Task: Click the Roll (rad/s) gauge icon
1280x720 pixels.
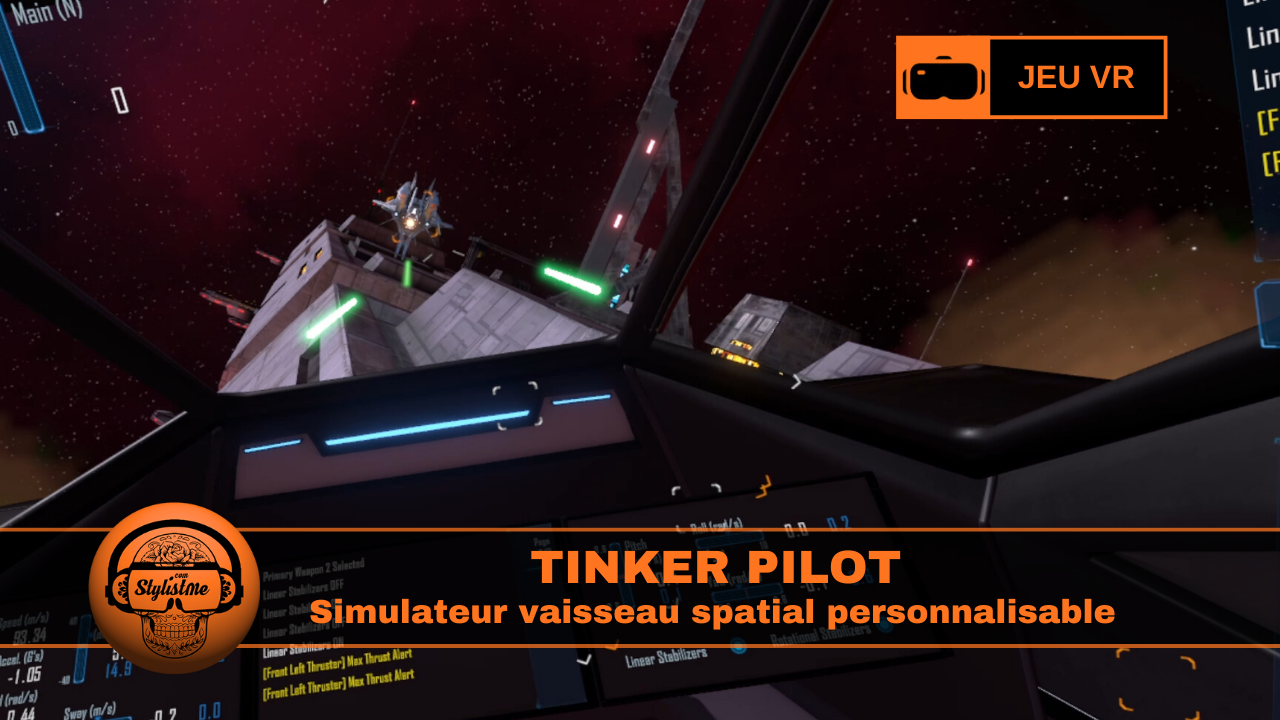Action: coord(717,525)
